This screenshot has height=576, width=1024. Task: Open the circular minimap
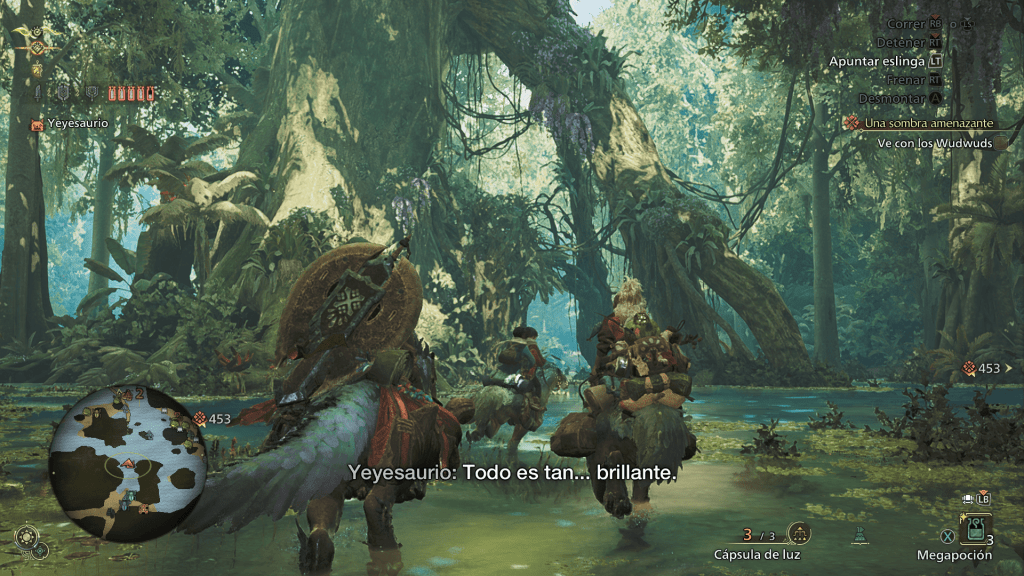[x=127, y=461]
